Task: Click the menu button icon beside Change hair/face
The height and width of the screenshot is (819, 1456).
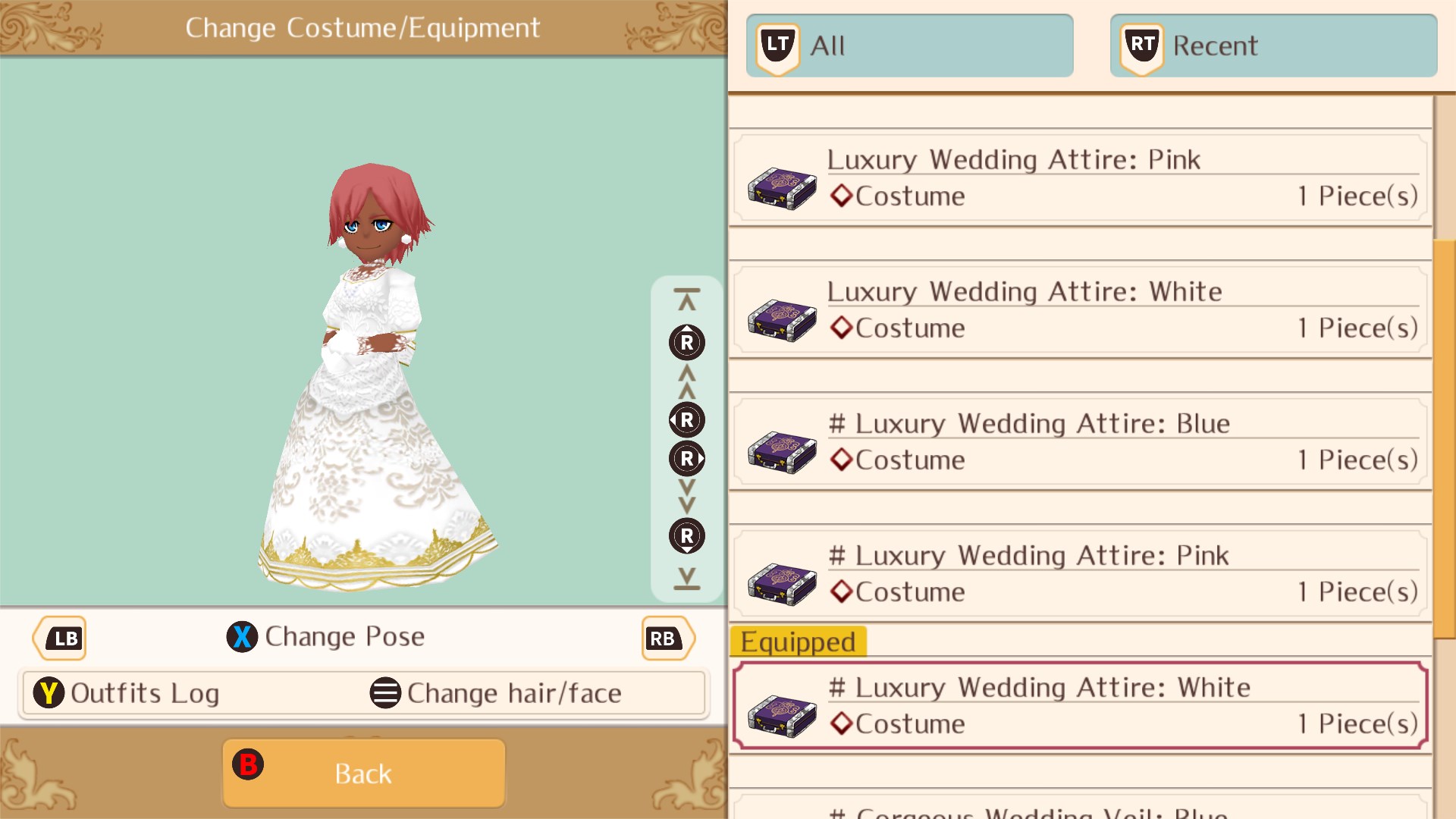Action: pyautogui.click(x=385, y=692)
